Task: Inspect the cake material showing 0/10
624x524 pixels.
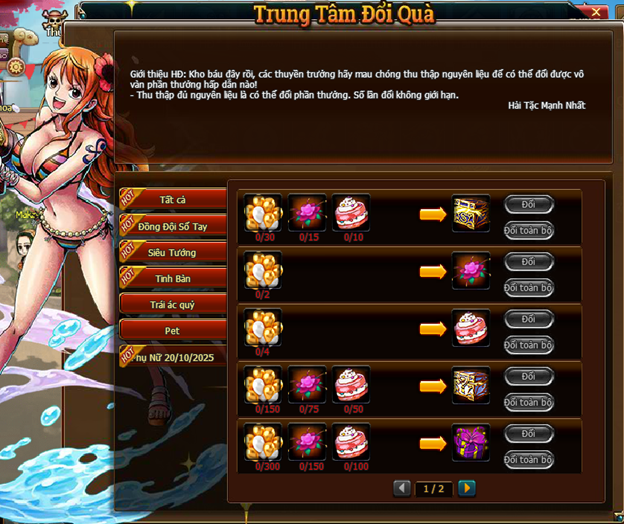Action: [351, 211]
